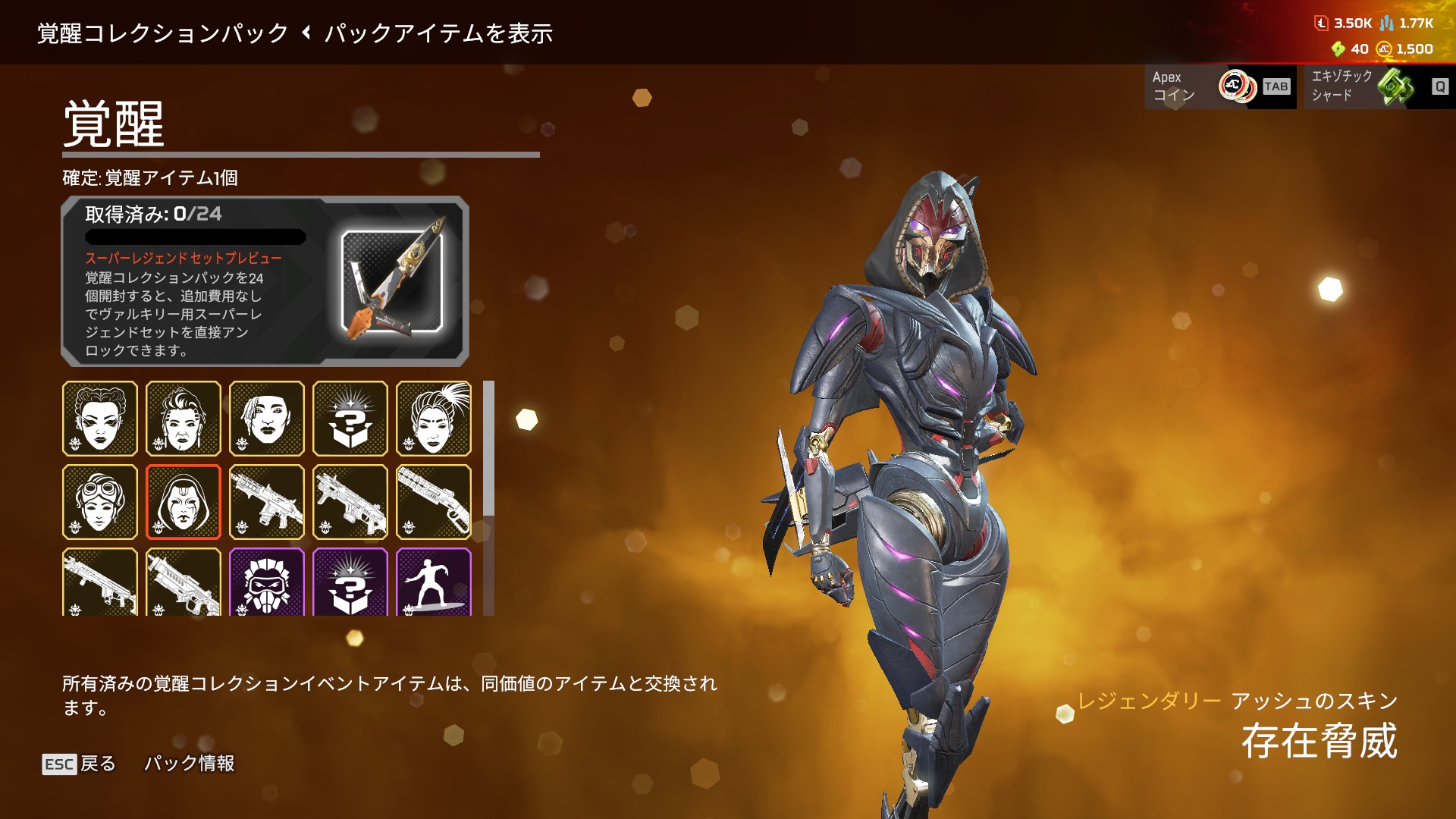The height and width of the screenshot is (819, 1456).
Task: Switch to the Apex コイン tab
Action: (x=1220, y=86)
